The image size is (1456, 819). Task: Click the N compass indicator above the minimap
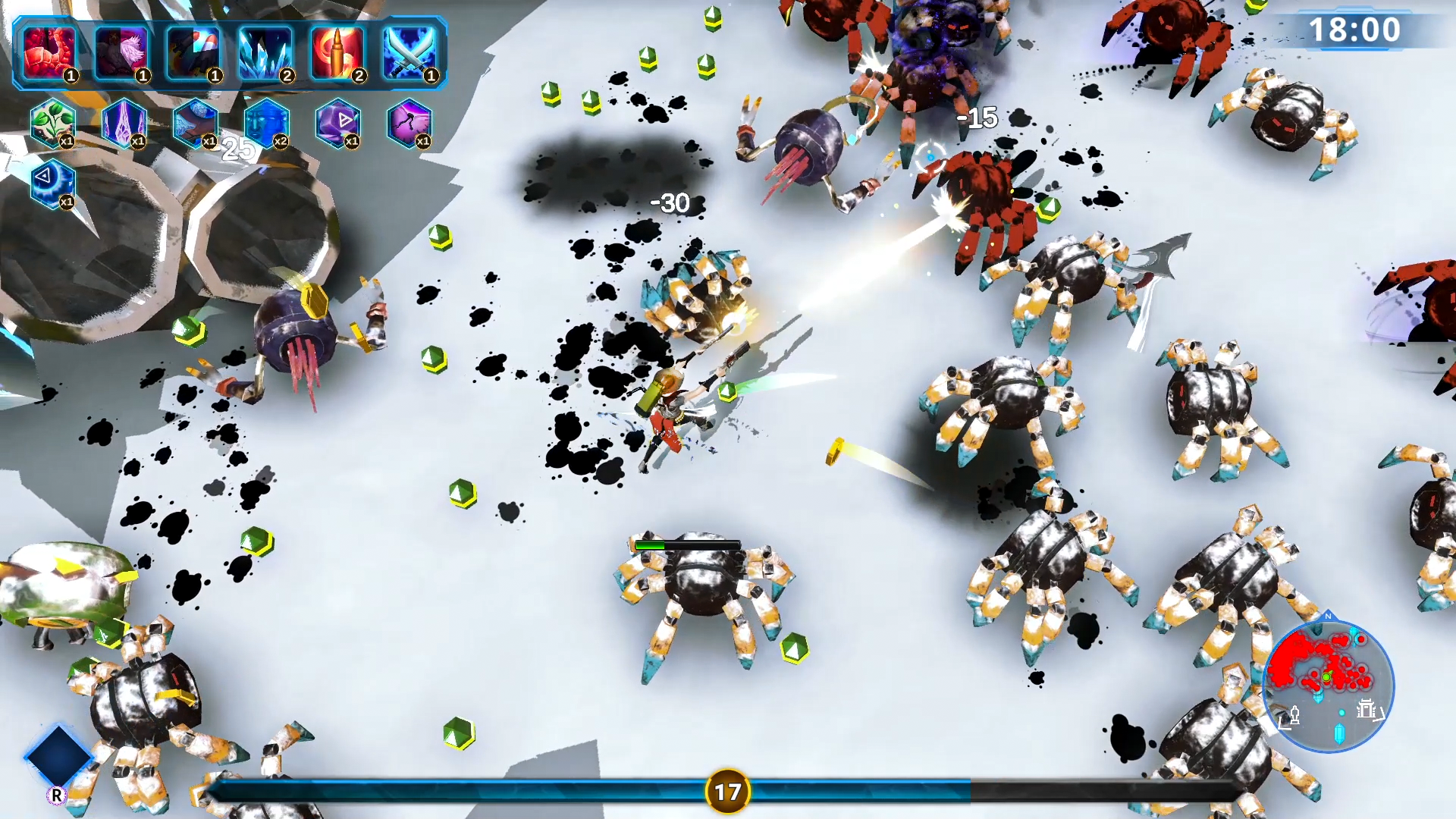pyautogui.click(x=1328, y=617)
